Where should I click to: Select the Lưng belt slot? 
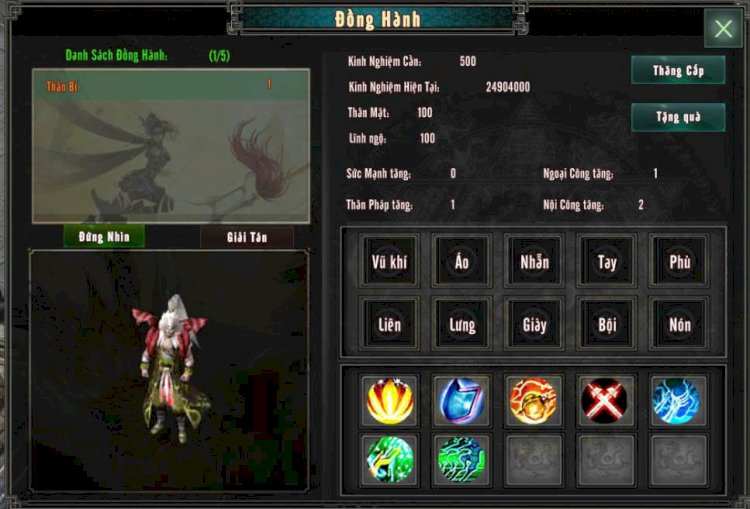461,324
